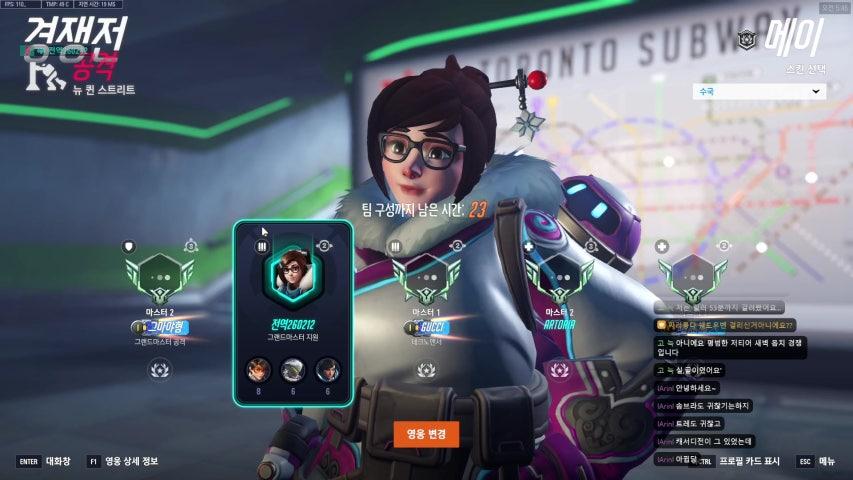Click endorsement badge under ARTORIA

[x=559, y=370]
